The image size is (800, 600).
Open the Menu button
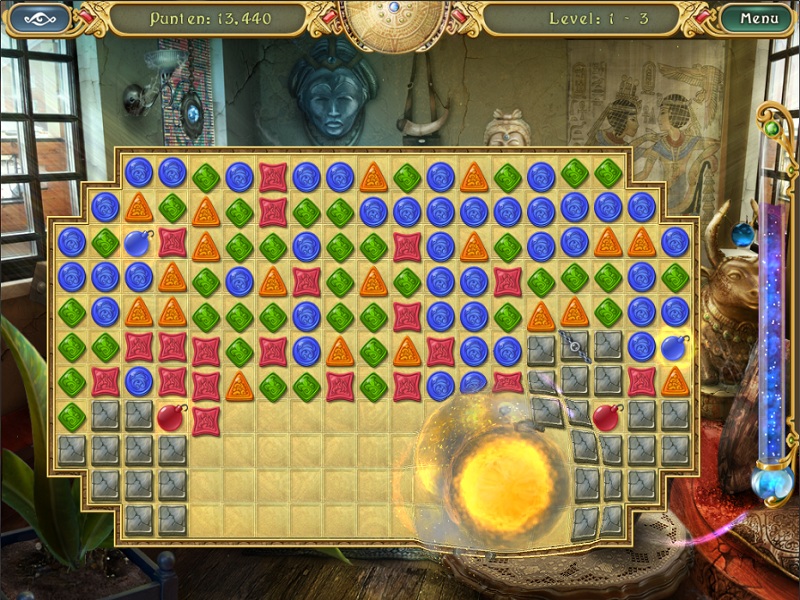[757, 18]
